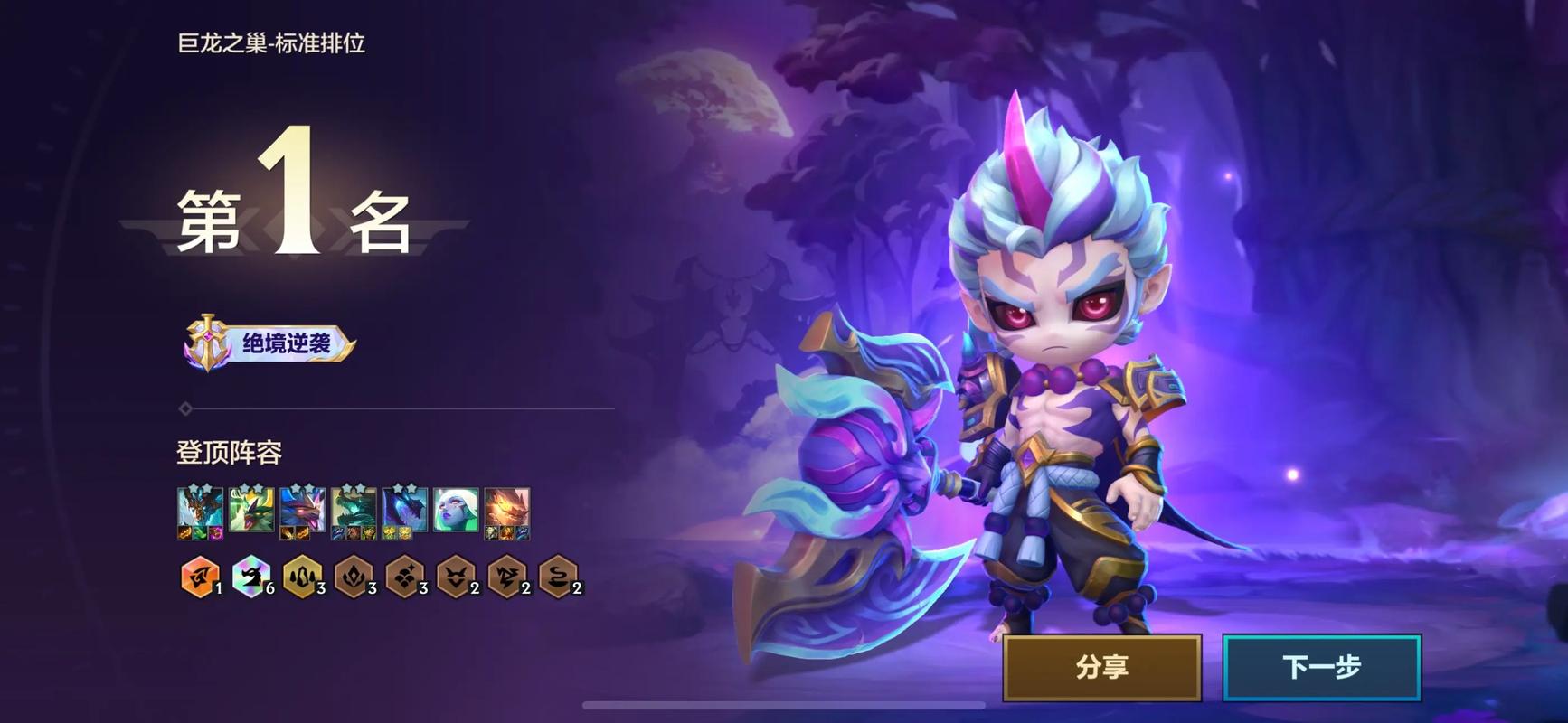Viewport: 1568px width, 723px height.
Task: Select the green-haired purple-skinned champion portrait
Action: (456, 512)
